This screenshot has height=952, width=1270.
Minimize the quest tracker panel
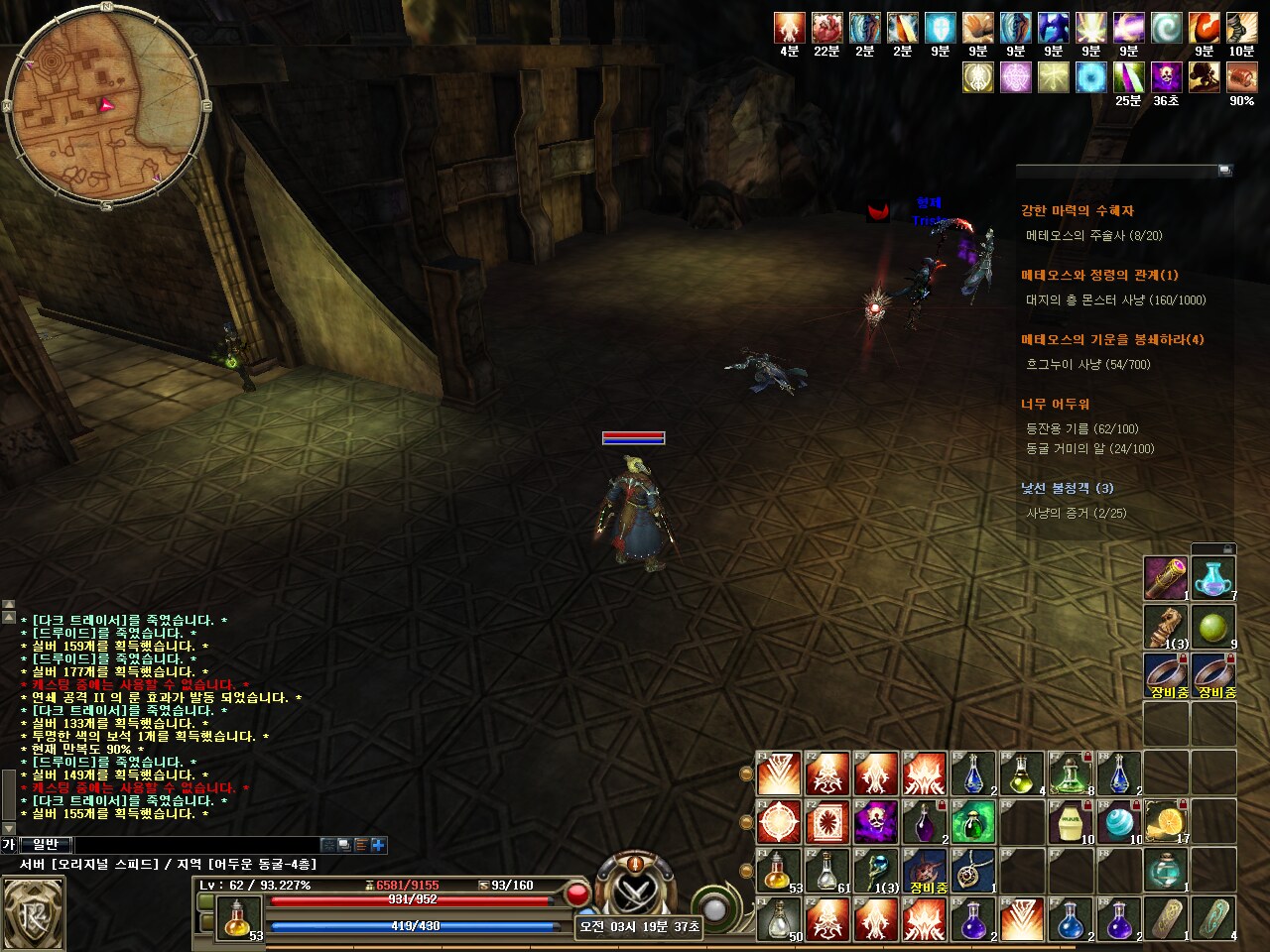1224,171
